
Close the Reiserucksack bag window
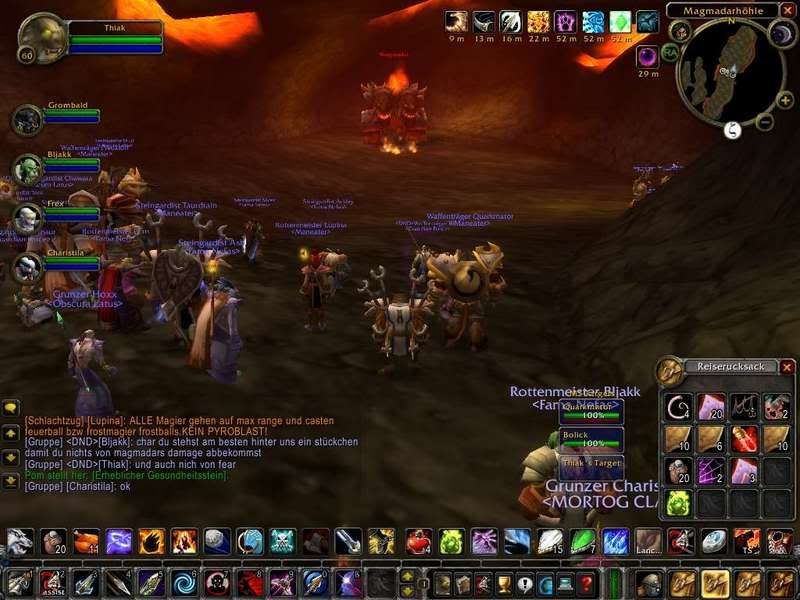[786, 367]
